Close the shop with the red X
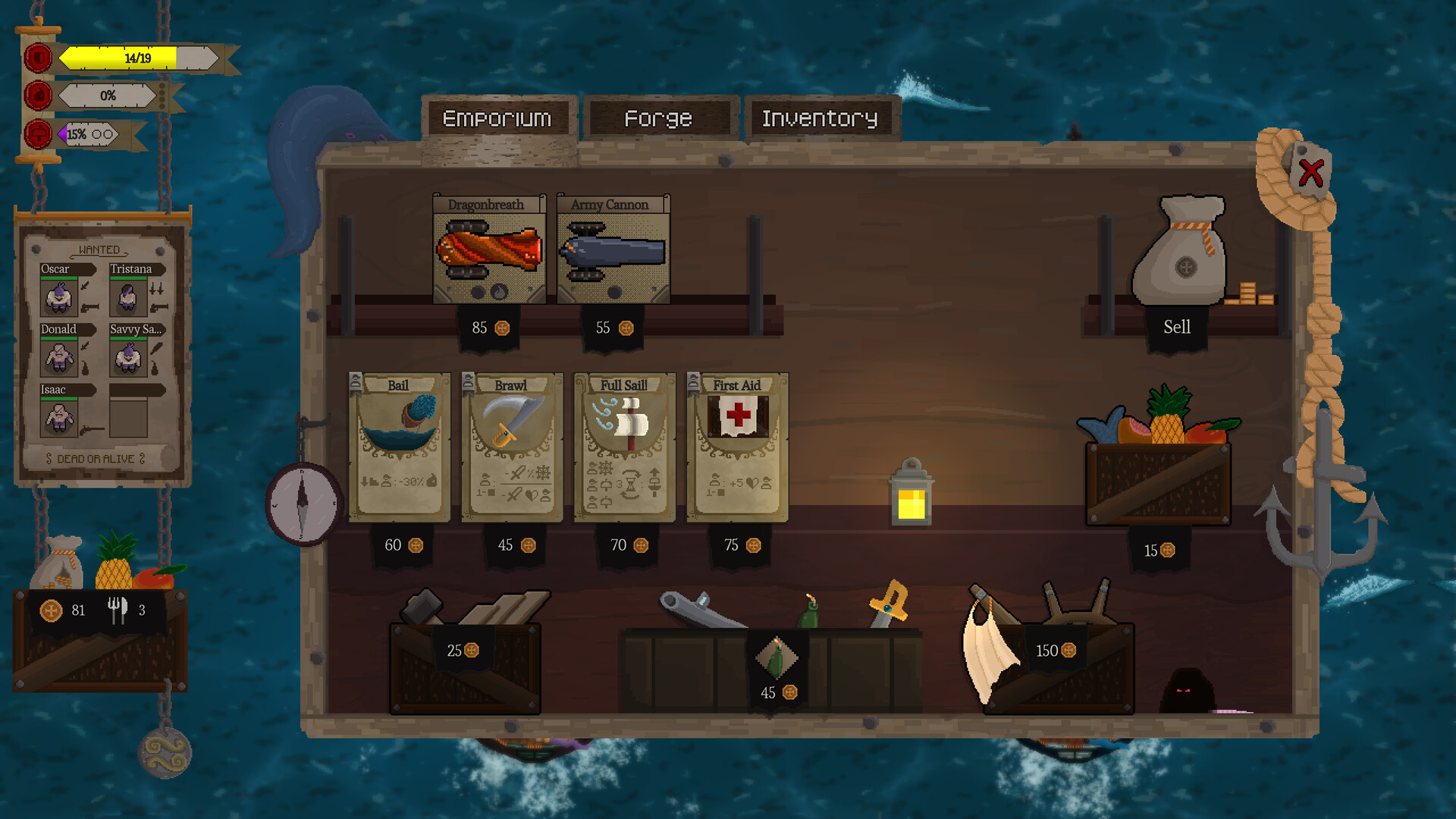Viewport: 1456px width, 819px height. [1310, 171]
